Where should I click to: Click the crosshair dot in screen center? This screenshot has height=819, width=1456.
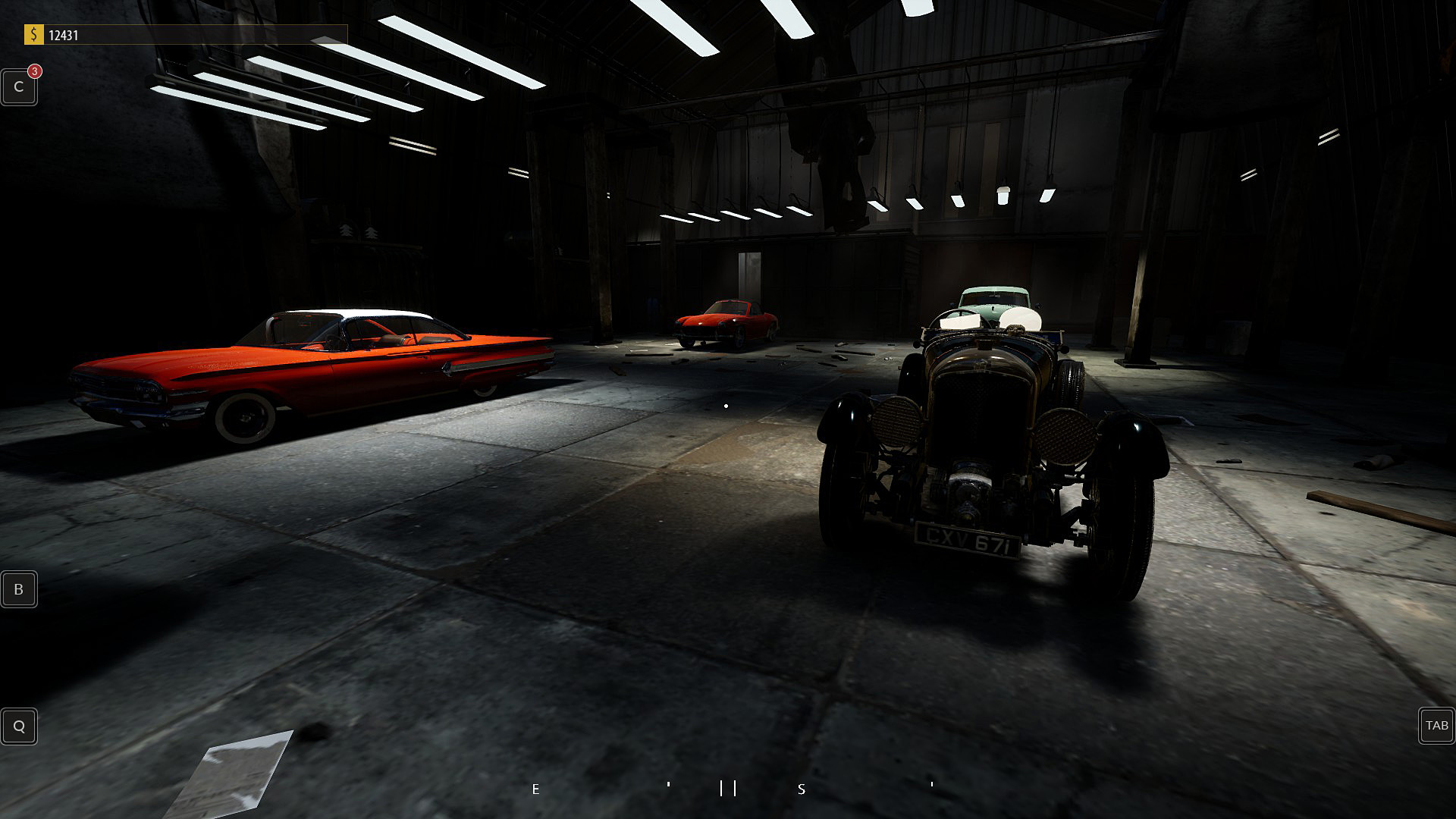[x=725, y=404]
